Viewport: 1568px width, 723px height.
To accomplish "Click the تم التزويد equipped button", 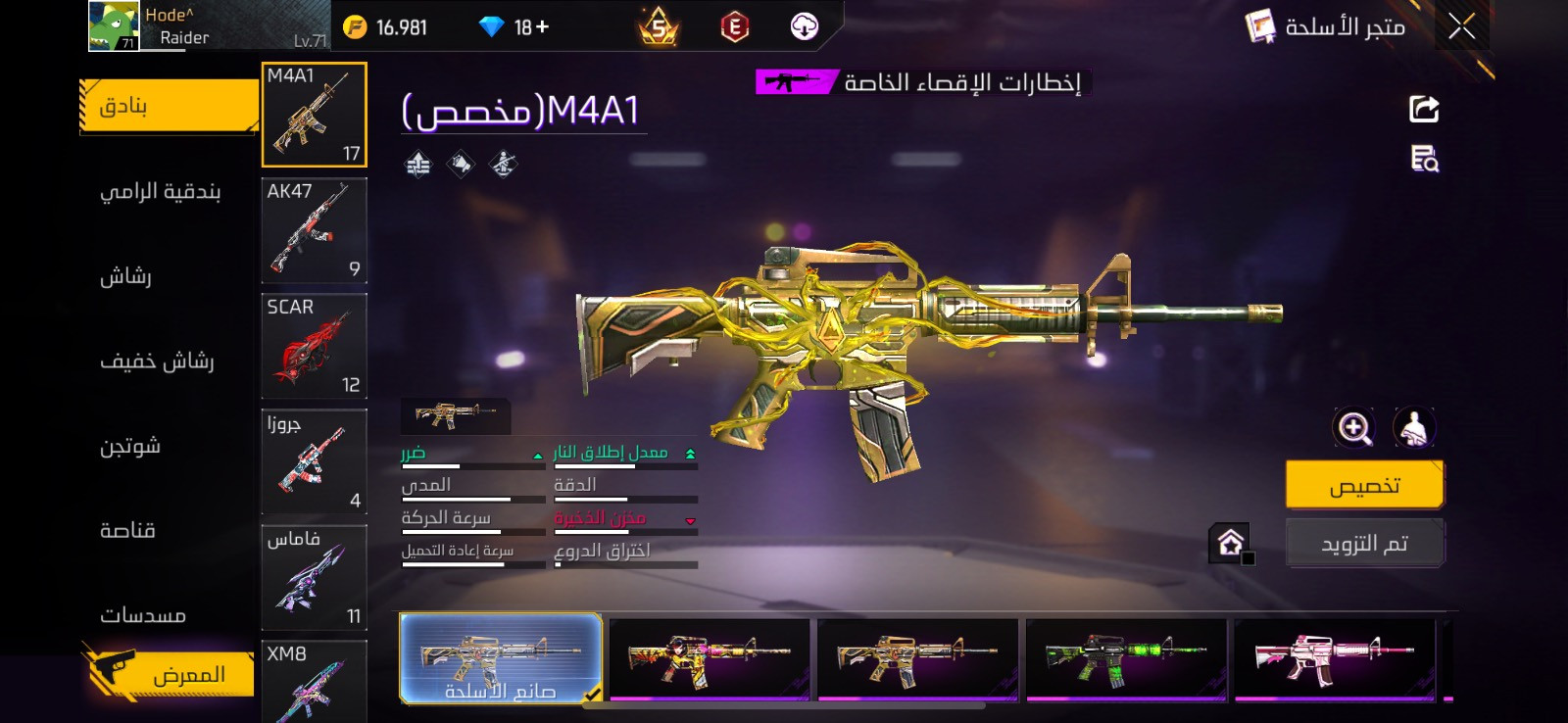I will [x=1365, y=542].
